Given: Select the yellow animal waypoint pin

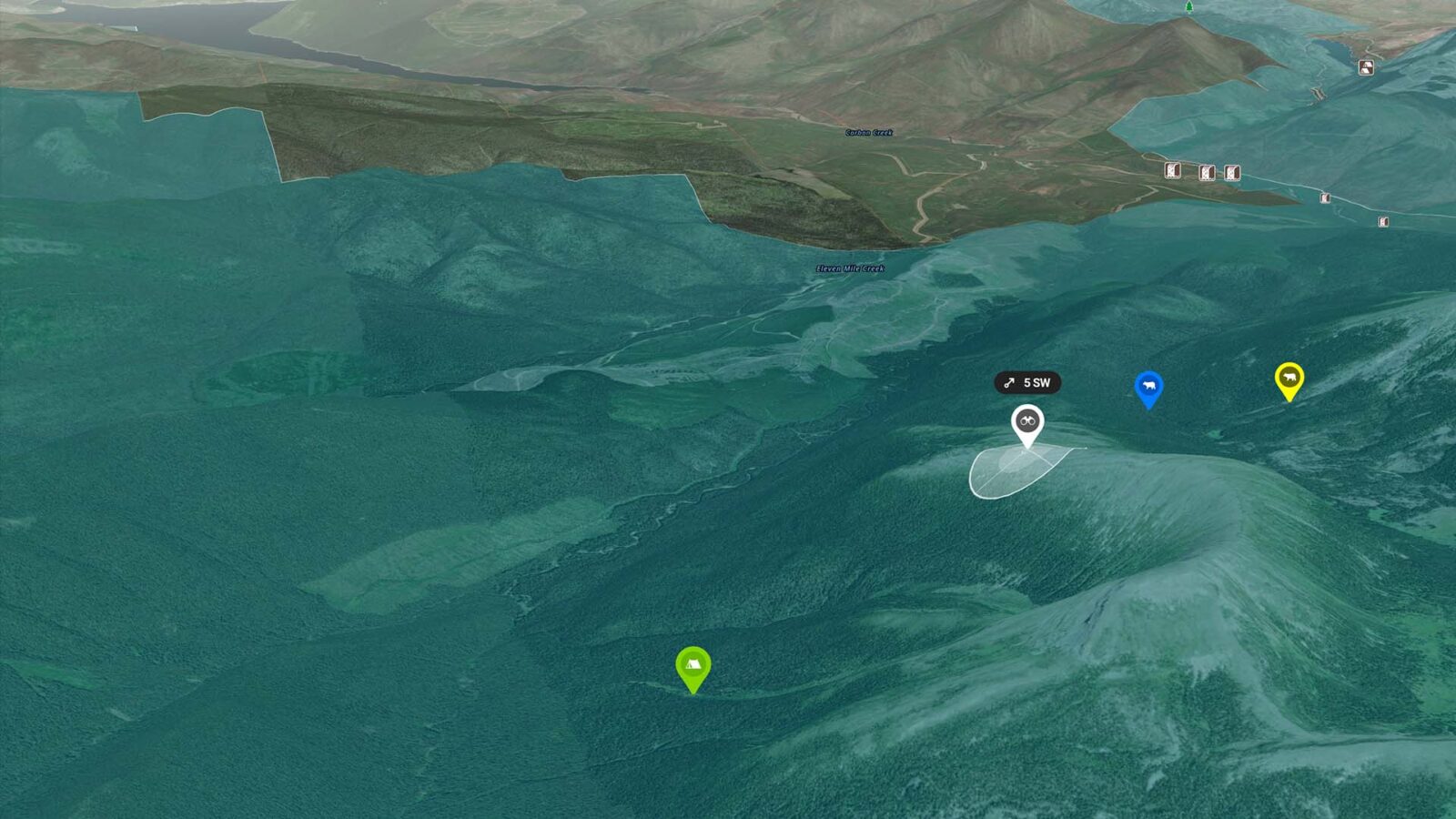Looking at the screenshot, I should (x=1289, y=379).
